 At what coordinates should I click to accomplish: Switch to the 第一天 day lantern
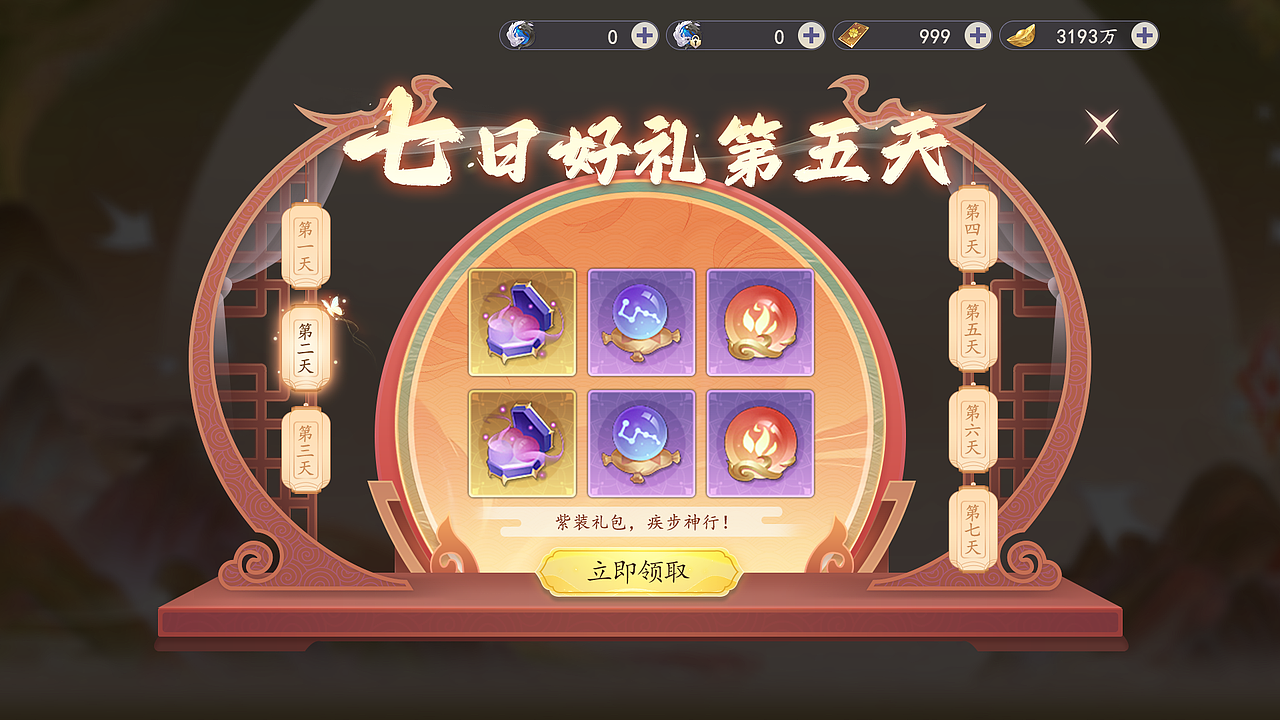coord(303,242)
